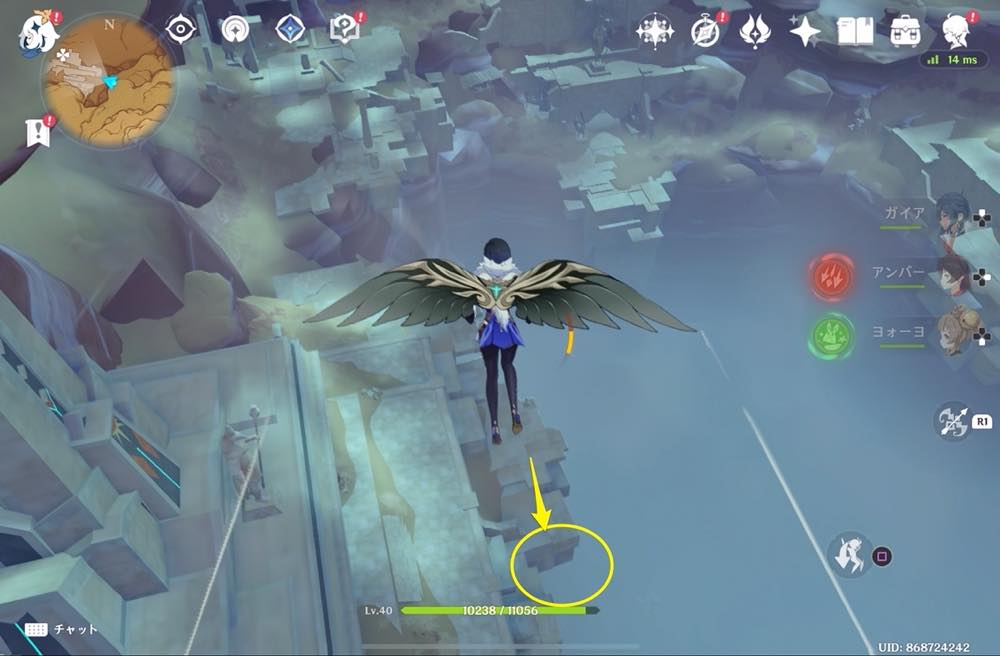Open the map from the minimap

108,80
